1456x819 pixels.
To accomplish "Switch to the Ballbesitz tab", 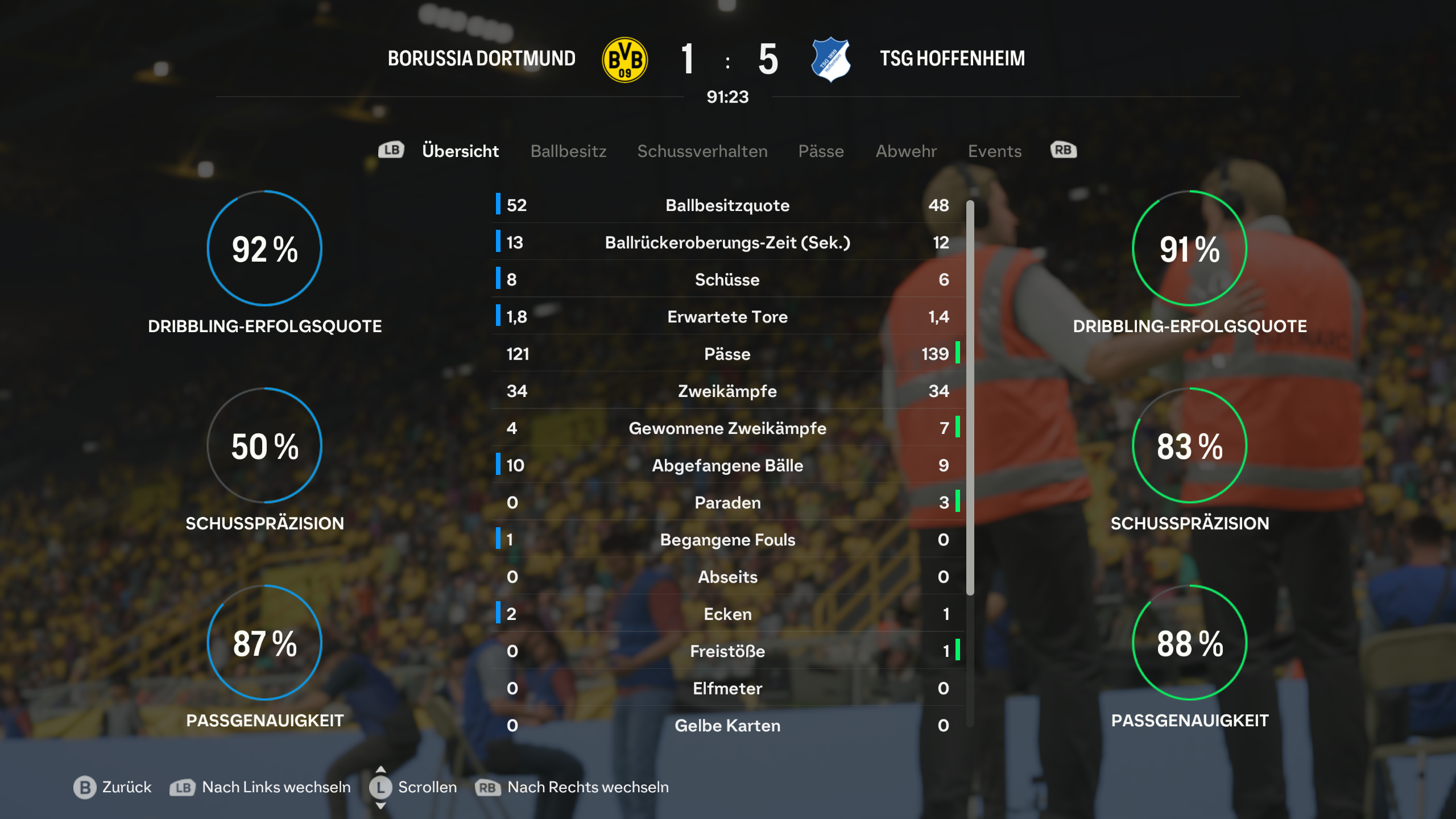I will click(x=568, y=151).
